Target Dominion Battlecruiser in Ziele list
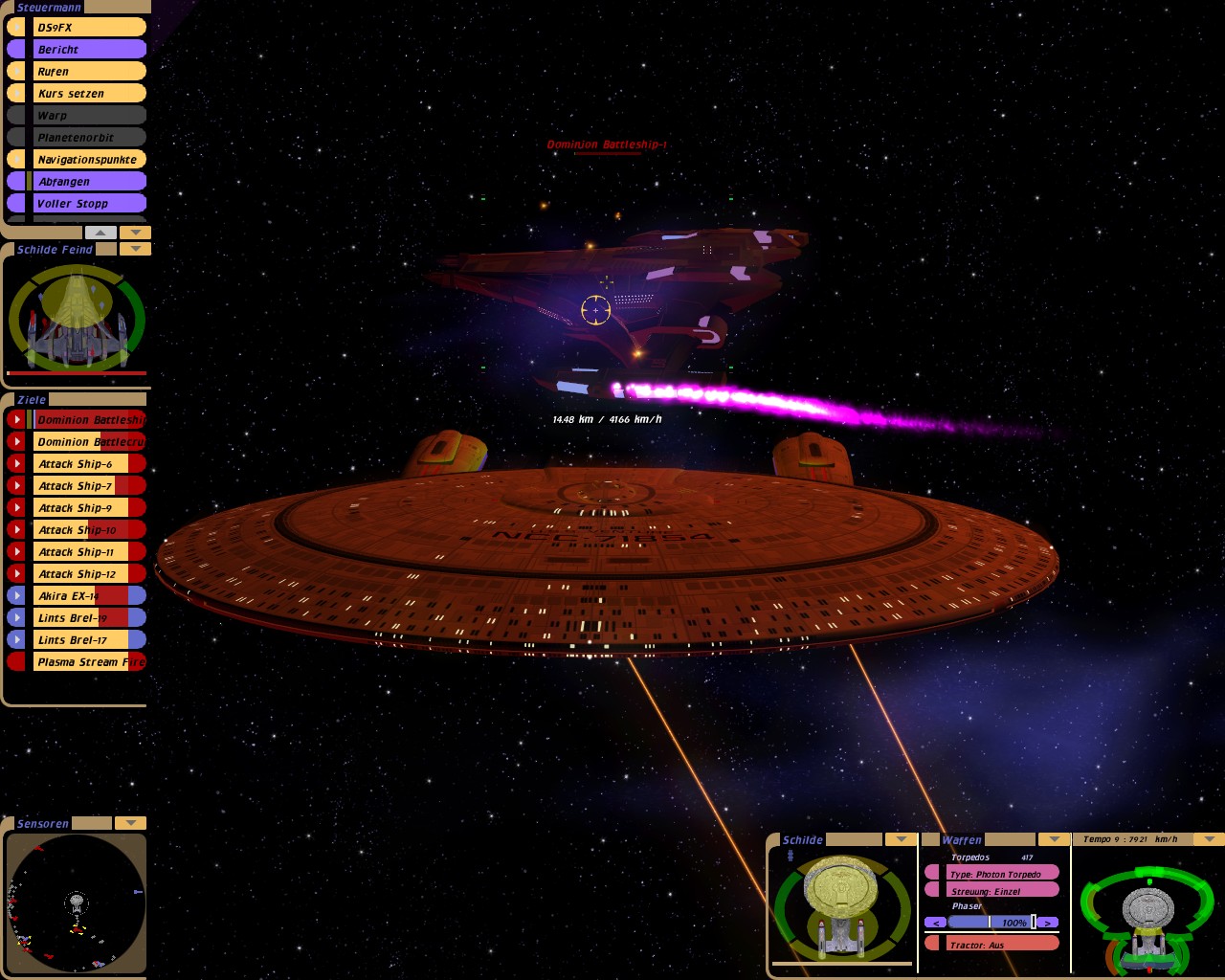The height and width of the screenshot is (980, 1225). coord(88,442)
